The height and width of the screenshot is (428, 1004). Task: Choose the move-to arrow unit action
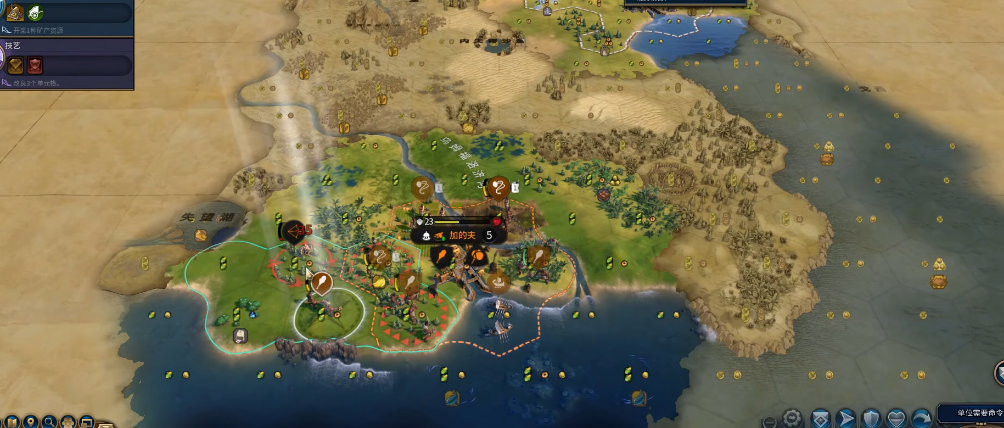tap(846, 417)
